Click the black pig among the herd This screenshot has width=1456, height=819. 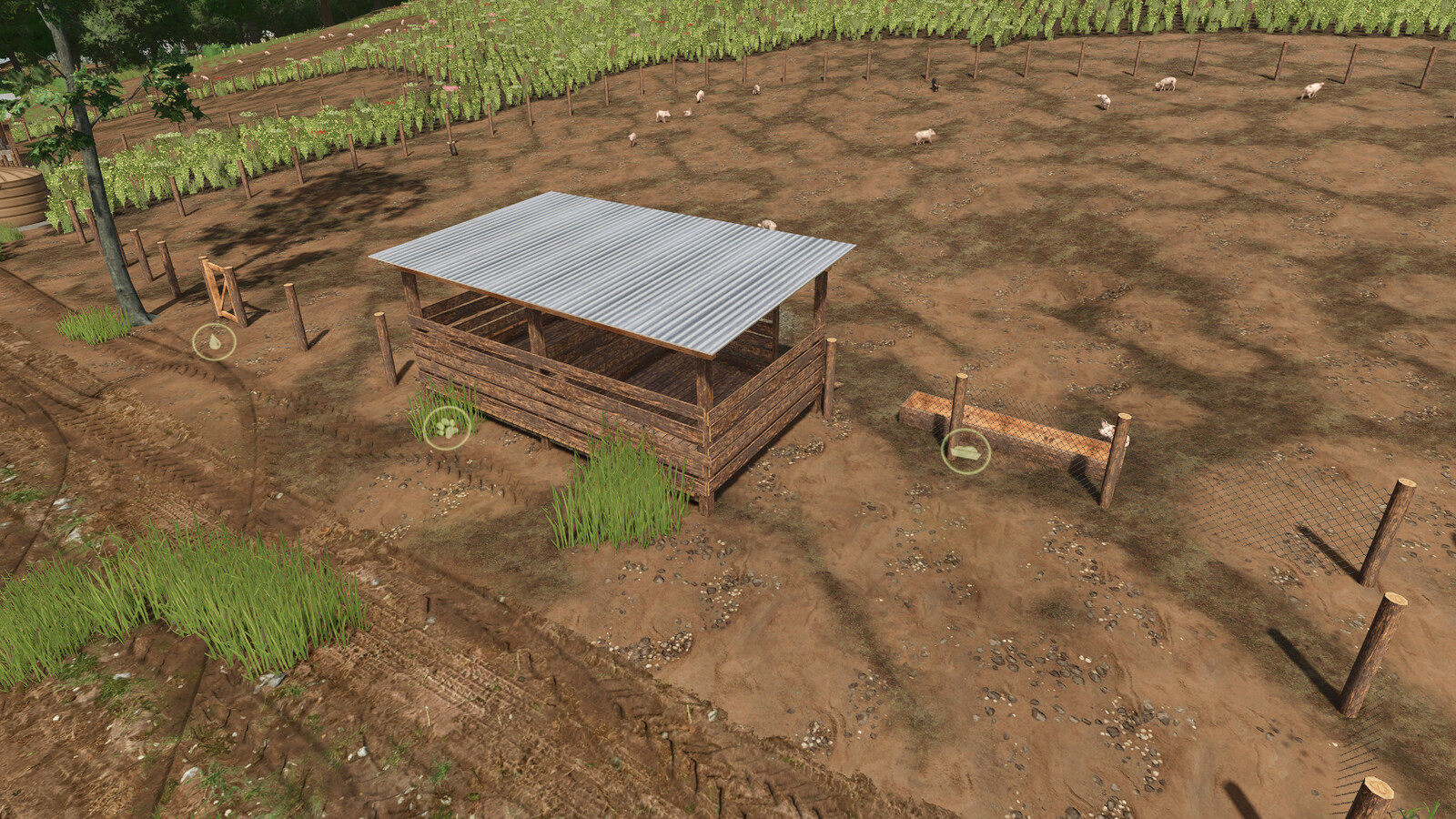click(x=935, y=85)
